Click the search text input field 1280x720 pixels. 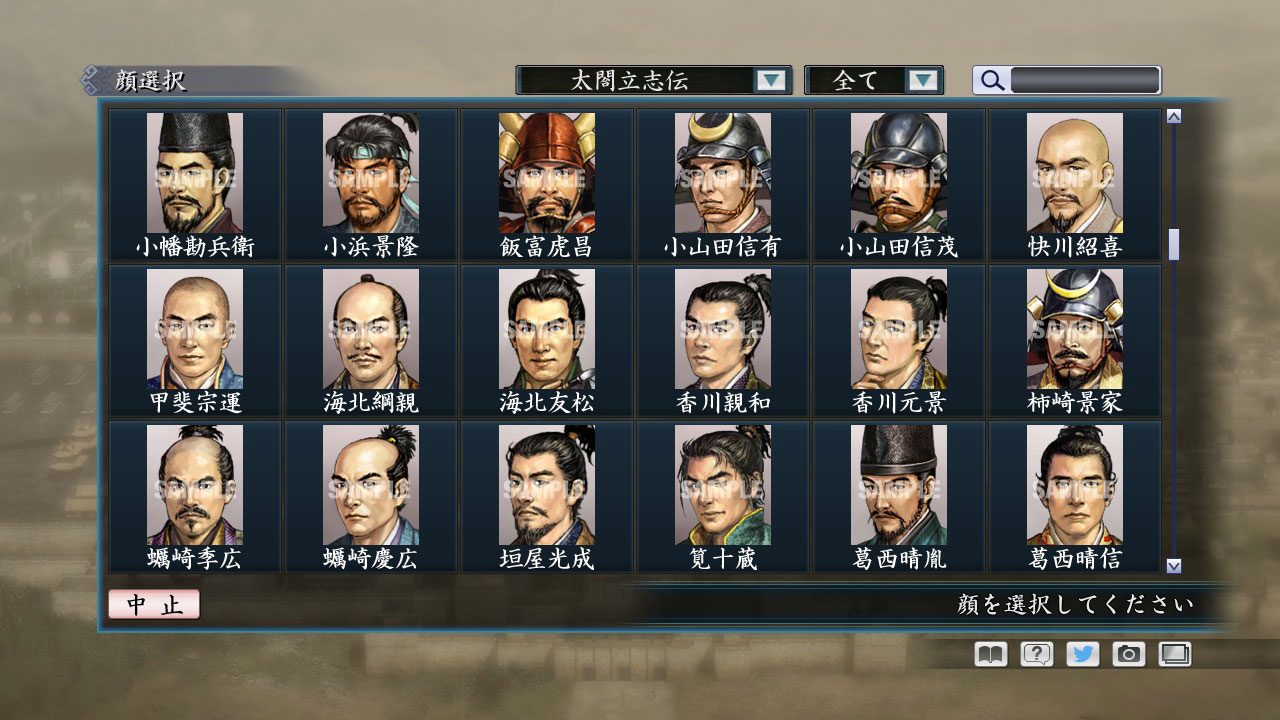click(1085, 80)
